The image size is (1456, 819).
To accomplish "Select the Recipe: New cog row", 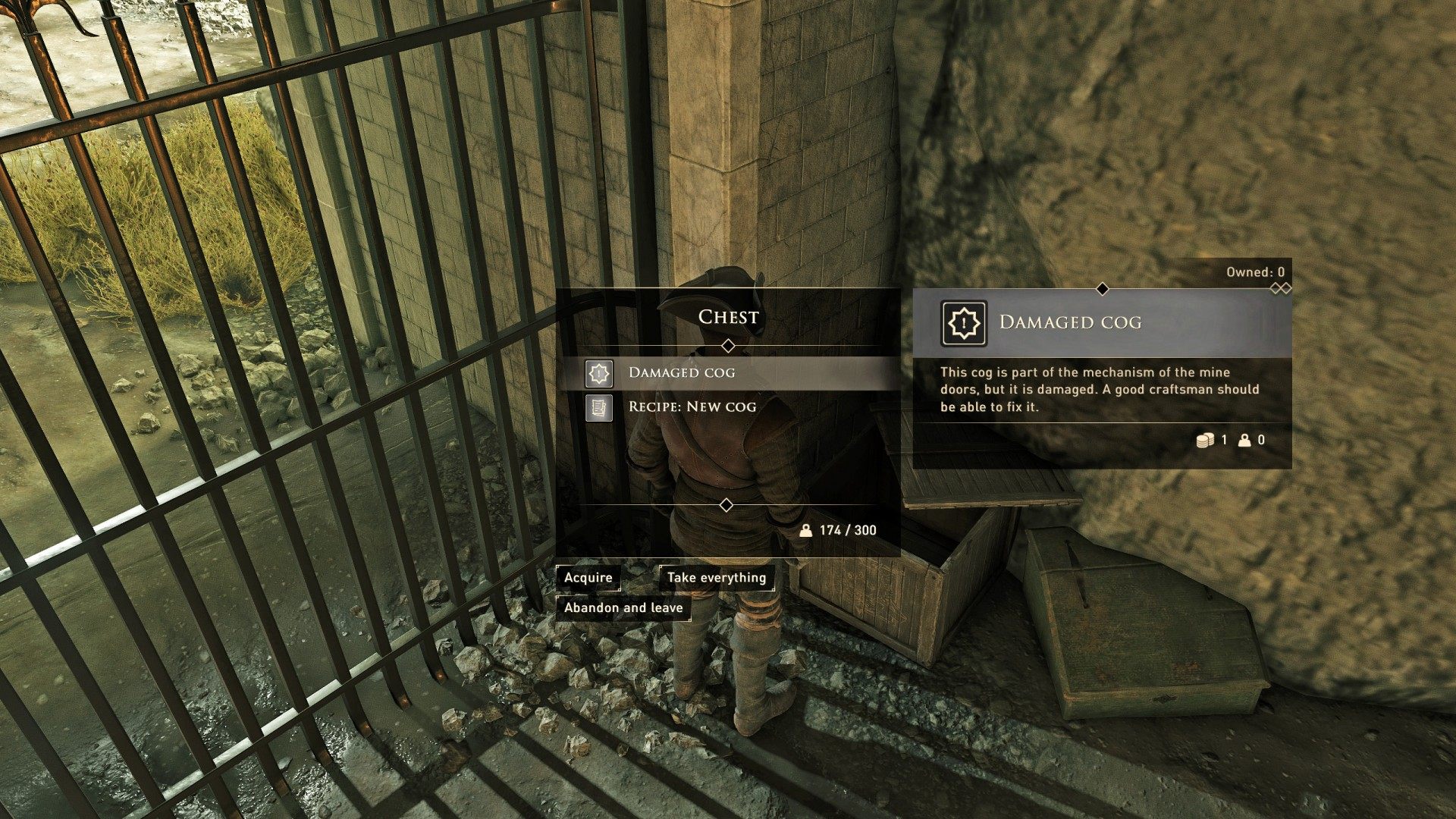I will point(728,407).
